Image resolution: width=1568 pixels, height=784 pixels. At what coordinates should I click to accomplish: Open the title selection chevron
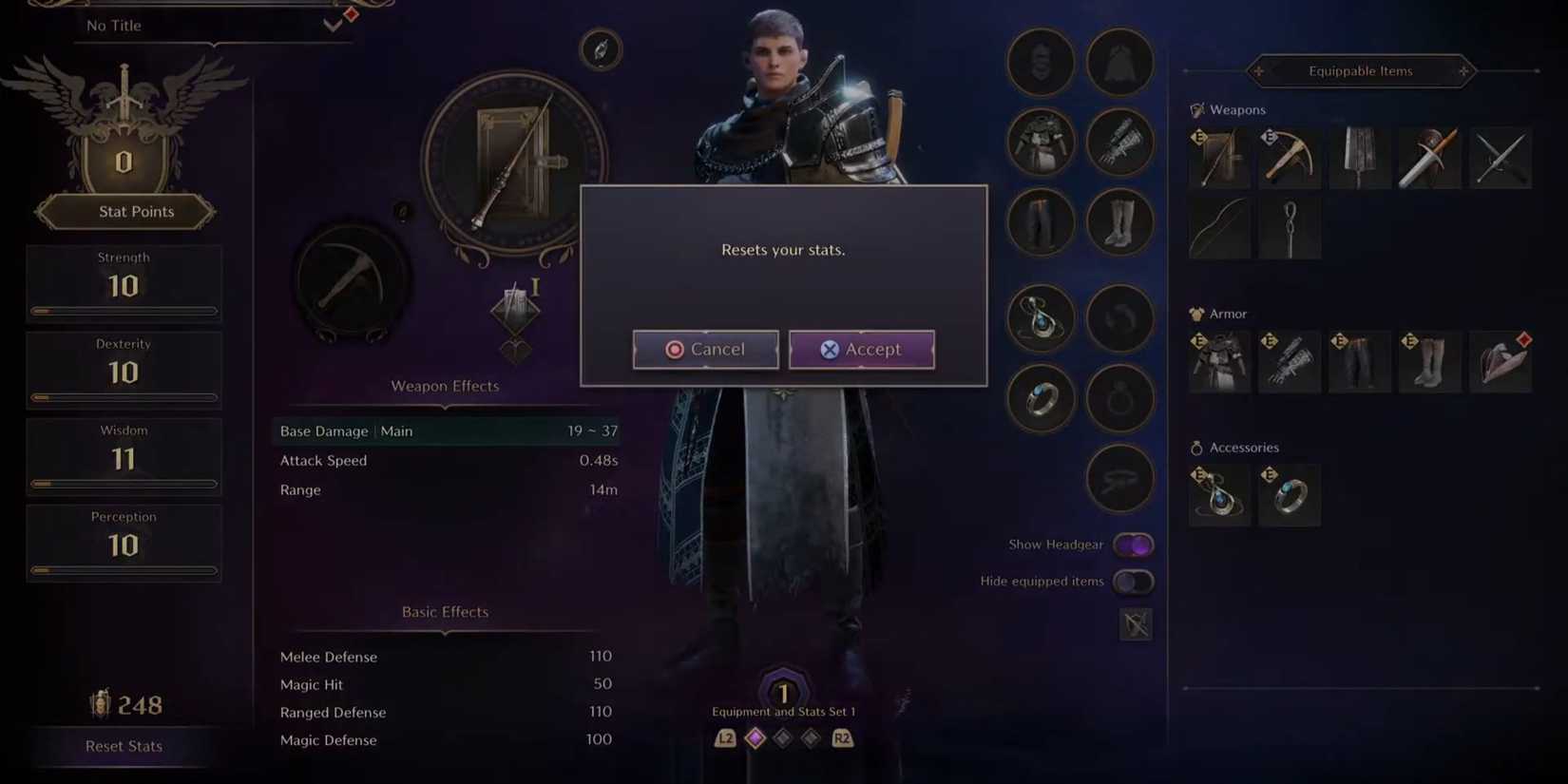[331, 25]
